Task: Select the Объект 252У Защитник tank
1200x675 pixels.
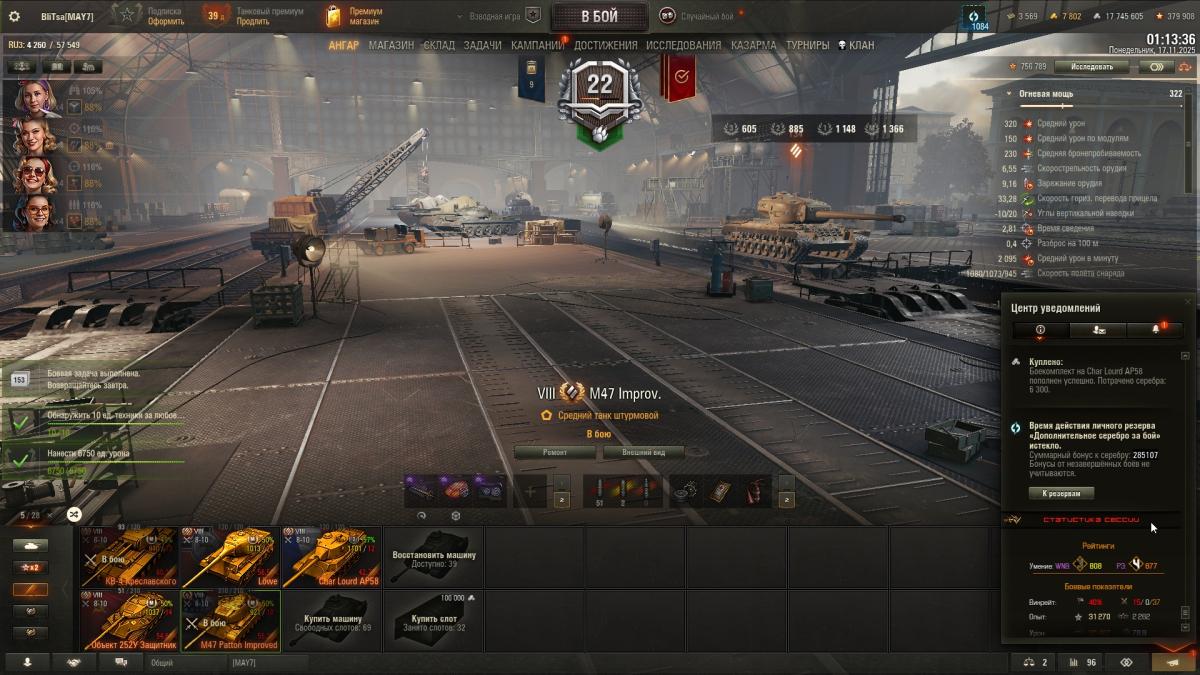Action: pyautogui.click(x=130, y=620)
